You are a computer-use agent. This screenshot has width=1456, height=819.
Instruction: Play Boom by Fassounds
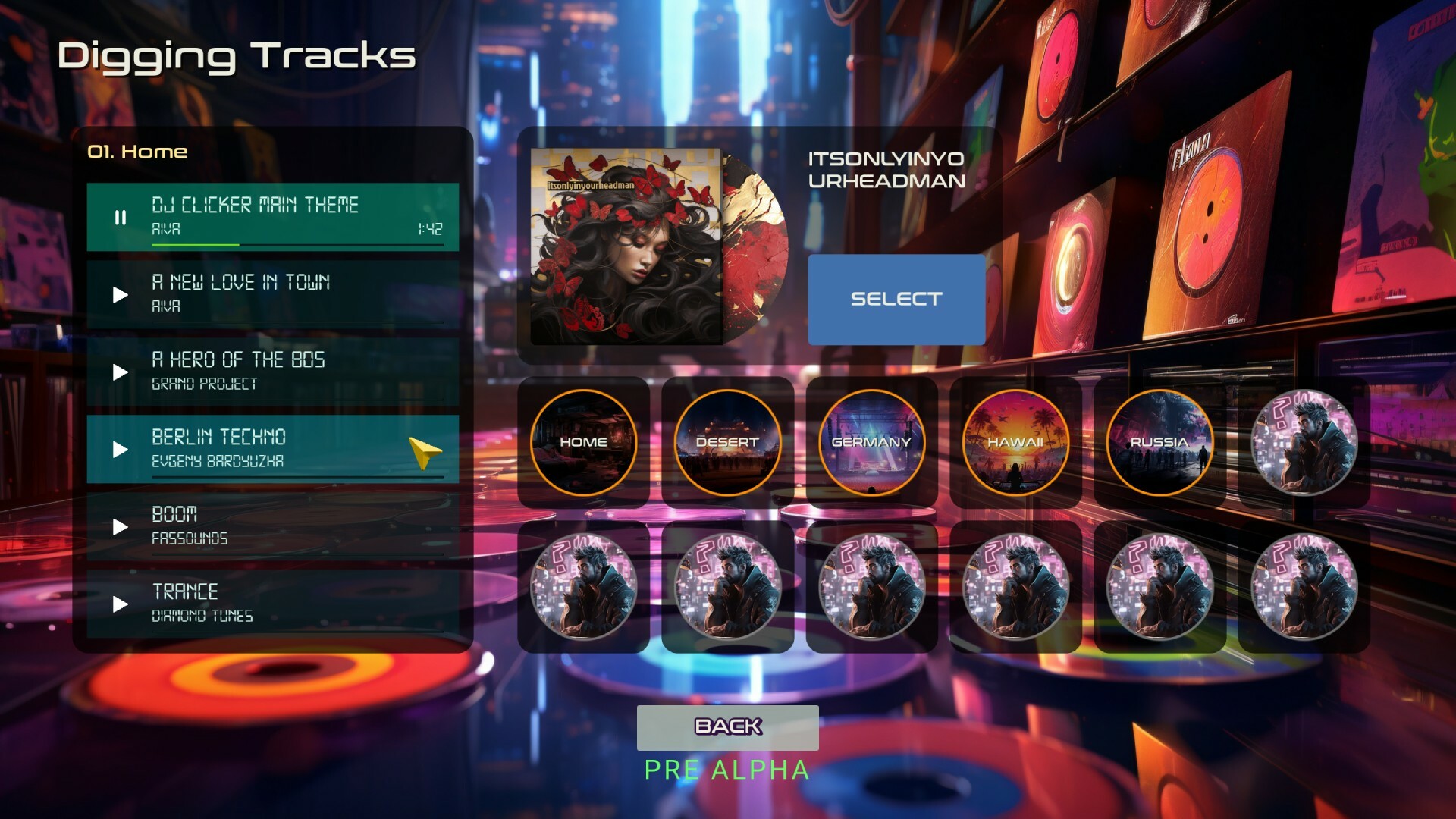pyautogui.click(x=118, y=527)
